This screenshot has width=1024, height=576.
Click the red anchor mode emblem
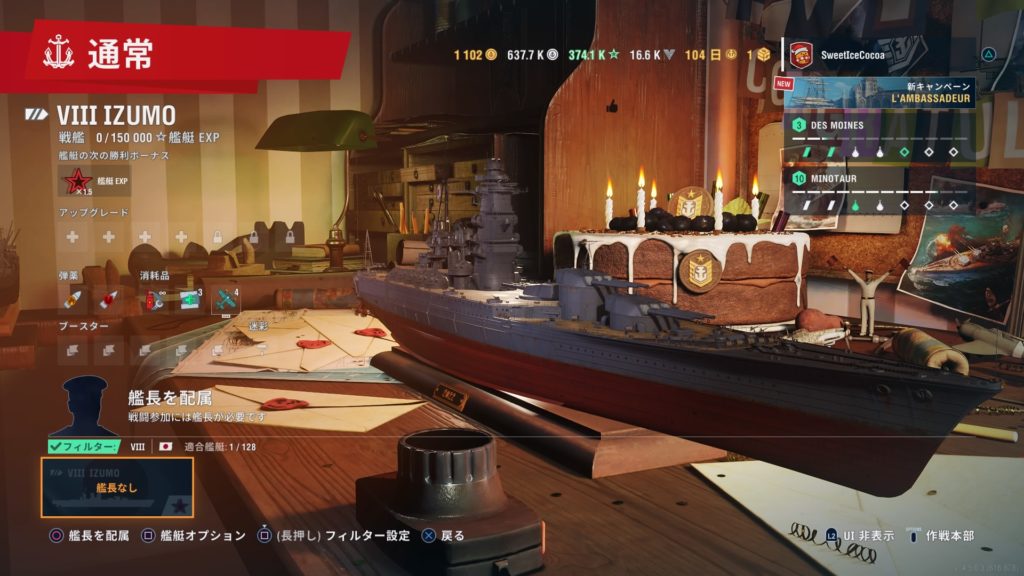tap(59, 55)
